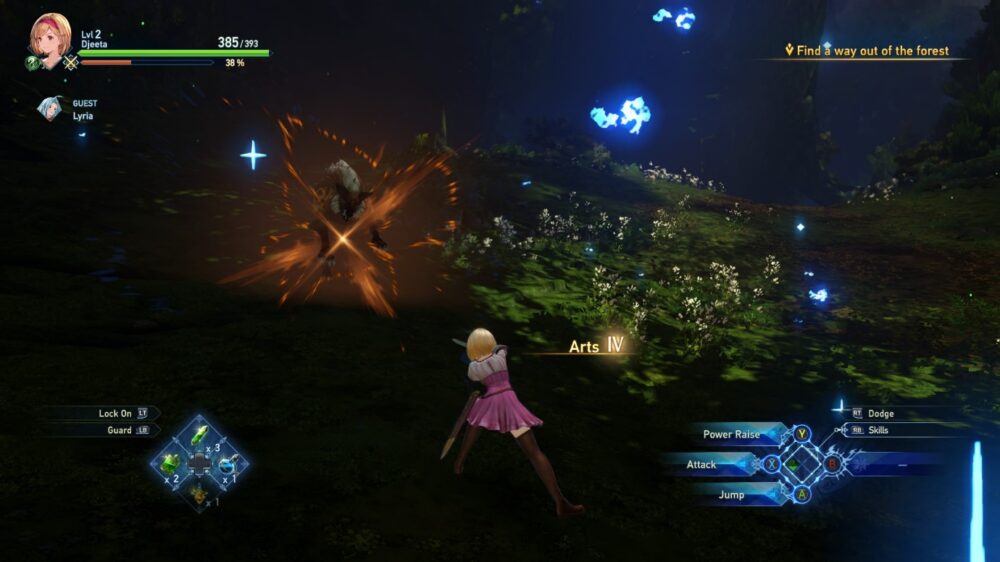Trigger the Attack action label
1000x562 pixels.
point(701,464)
